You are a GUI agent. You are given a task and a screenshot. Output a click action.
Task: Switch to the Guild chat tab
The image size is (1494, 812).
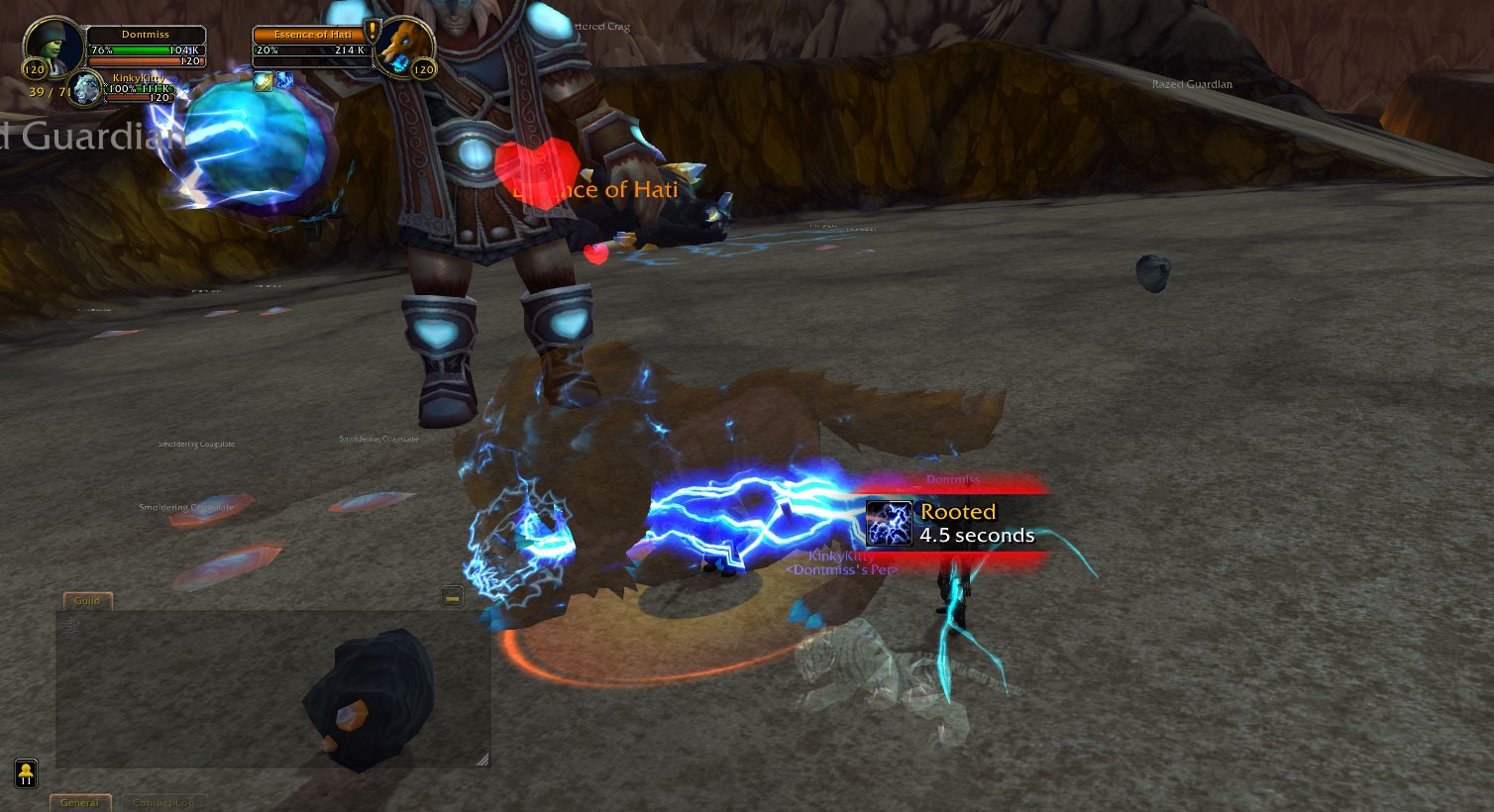87,601
